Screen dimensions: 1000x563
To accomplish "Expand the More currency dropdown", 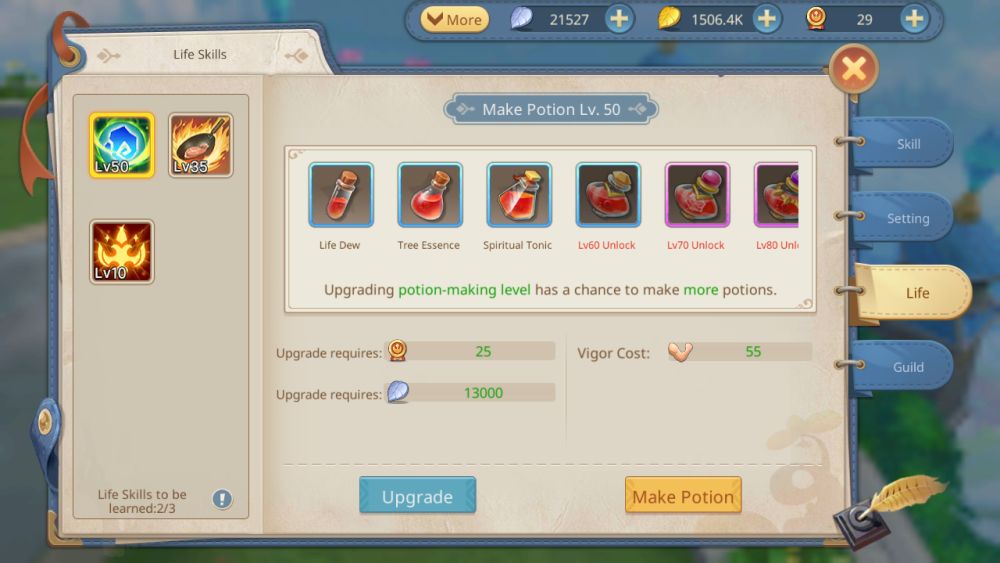I will point(454,19).
